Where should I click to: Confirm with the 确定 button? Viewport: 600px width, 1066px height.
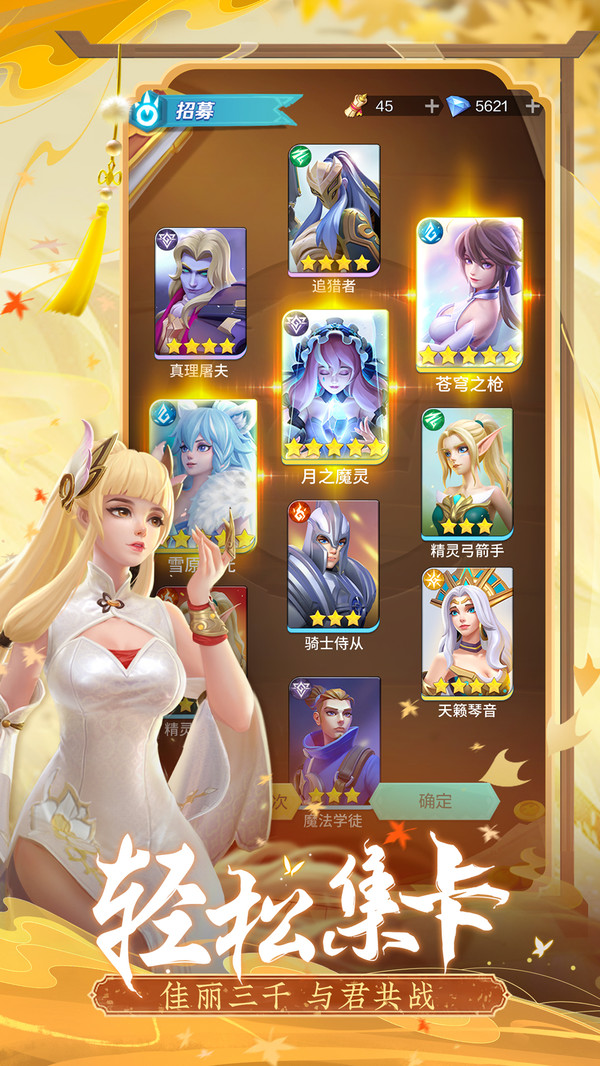435,801
